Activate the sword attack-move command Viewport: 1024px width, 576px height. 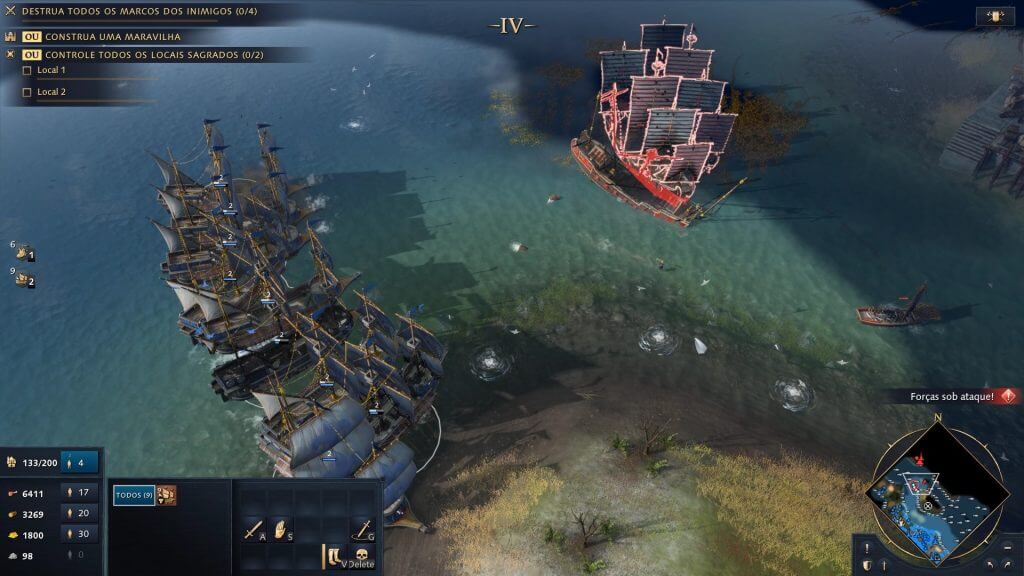tap(253, 529)
